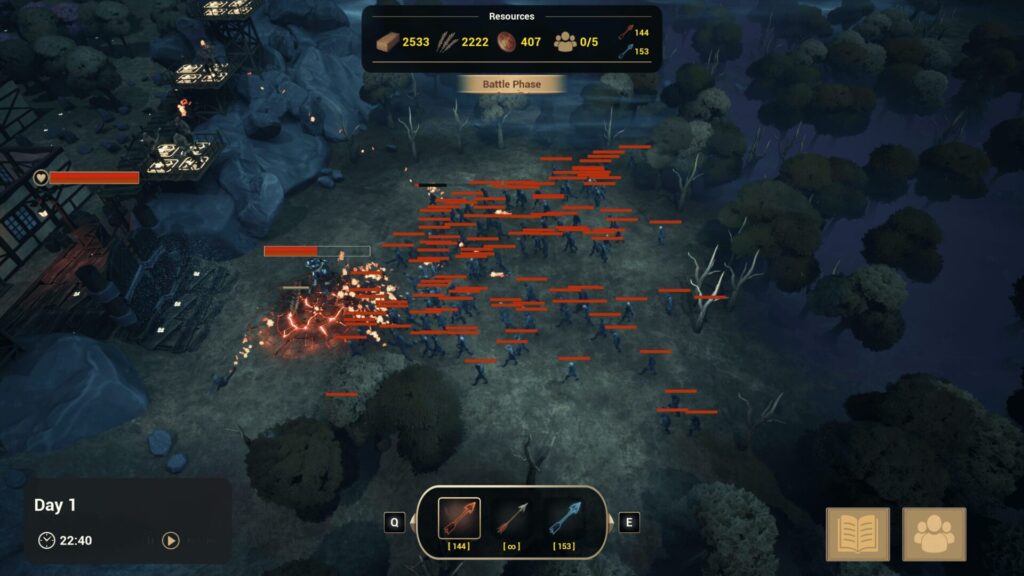Choose the standard infinite arrow
This screenshot has width=1024, height=576.
pyautogui.click(x=511, y=518)
